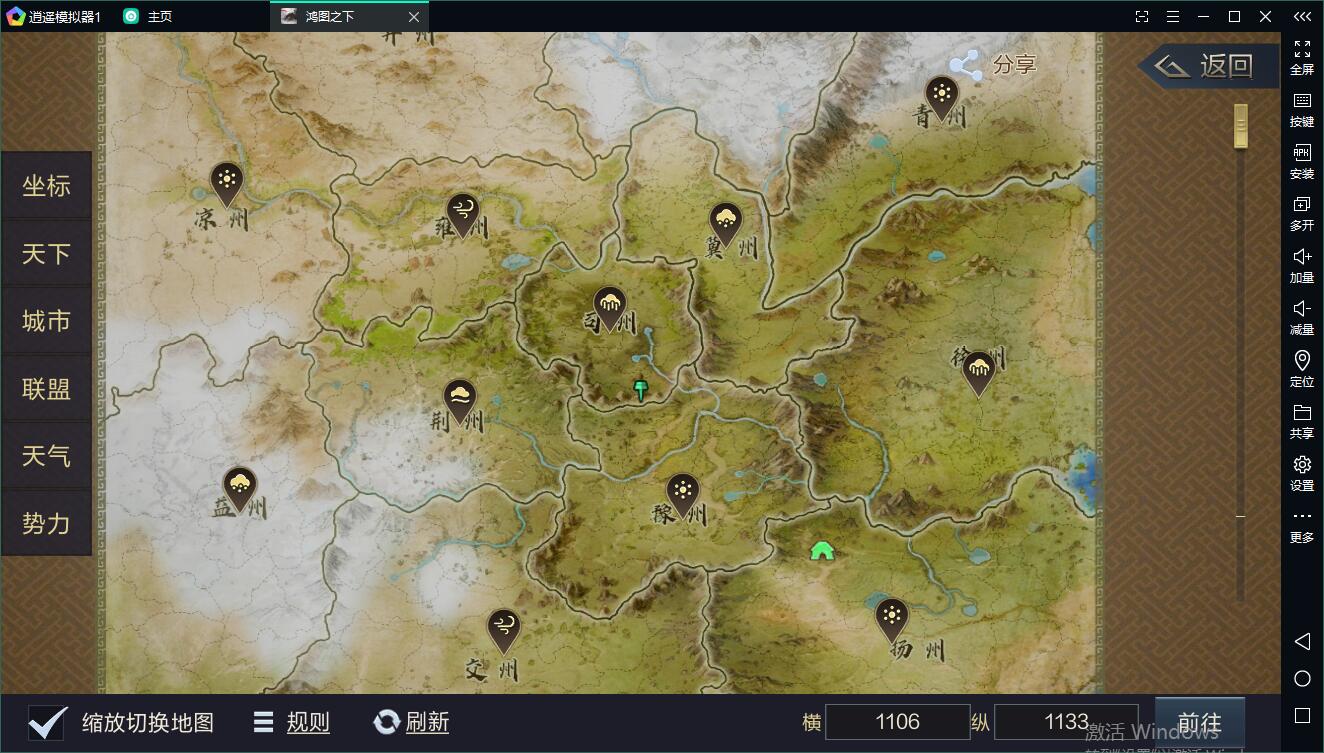
Task: Share the map with 分享
Action: point(993,66)
